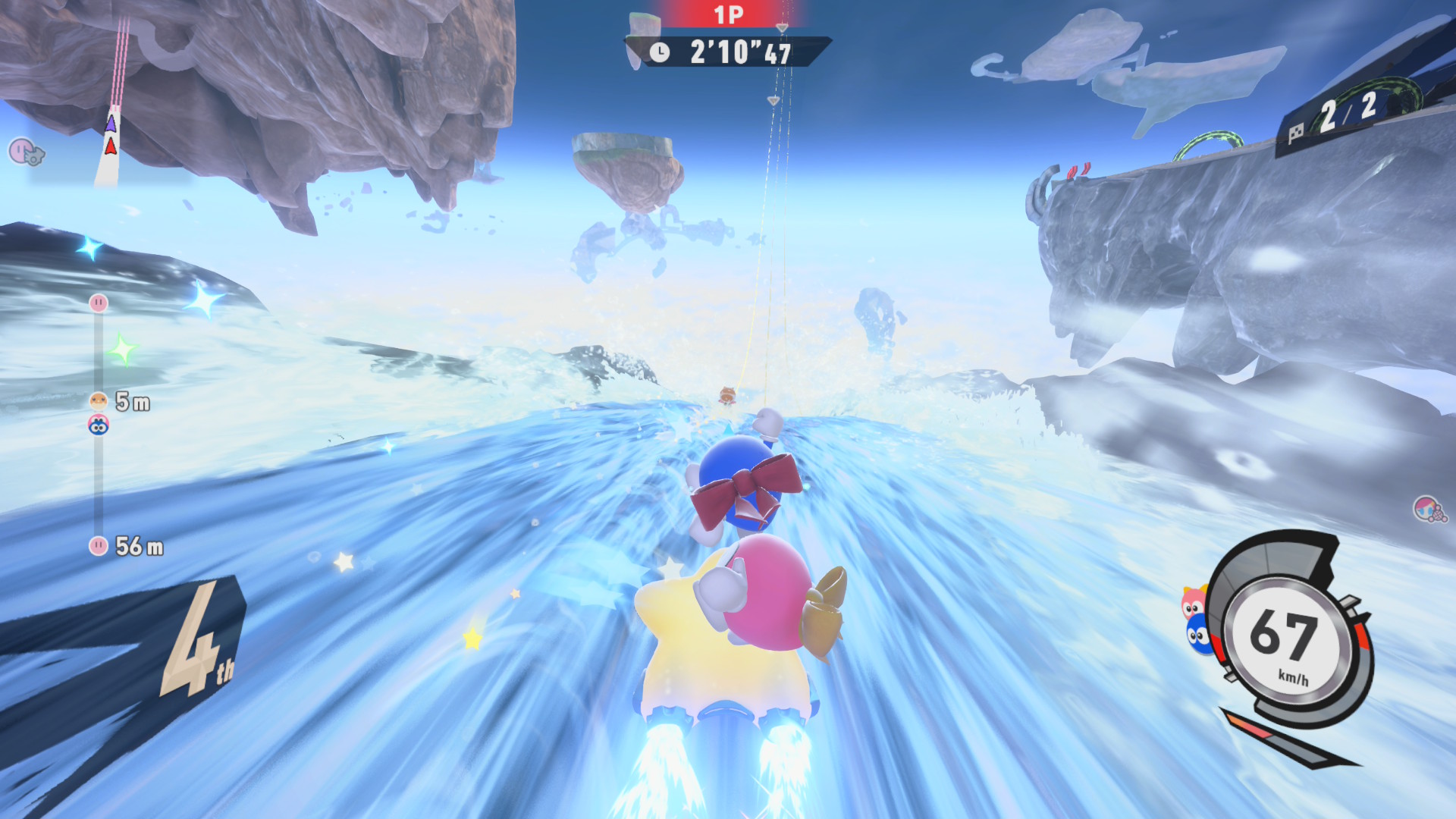Click the blue-faced rider marker on progress bar
Image resolution: width=1456 pixels, height=819 pixels.
coord(99,425)
